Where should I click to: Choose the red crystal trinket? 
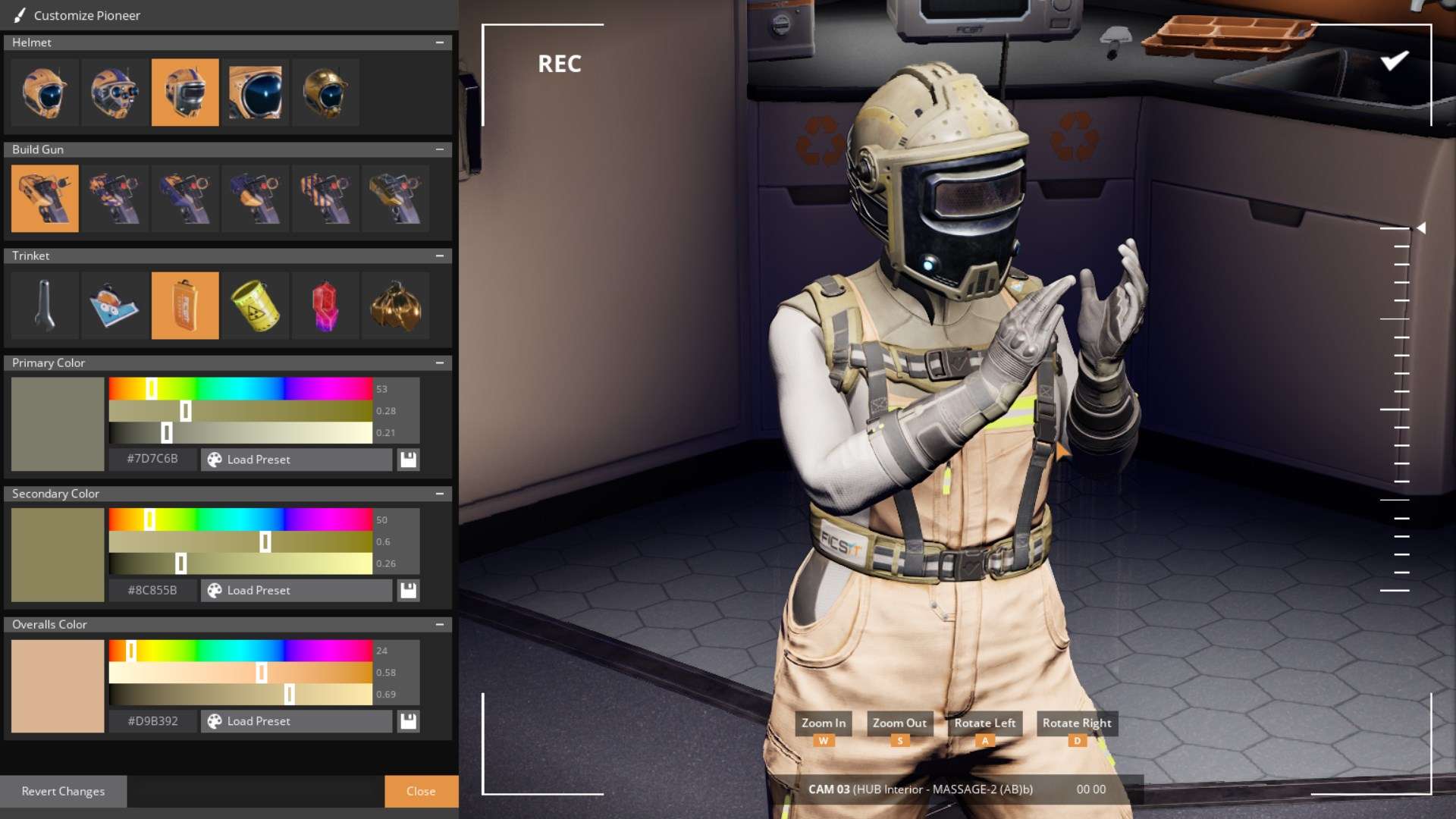click(x=325, y=306)
